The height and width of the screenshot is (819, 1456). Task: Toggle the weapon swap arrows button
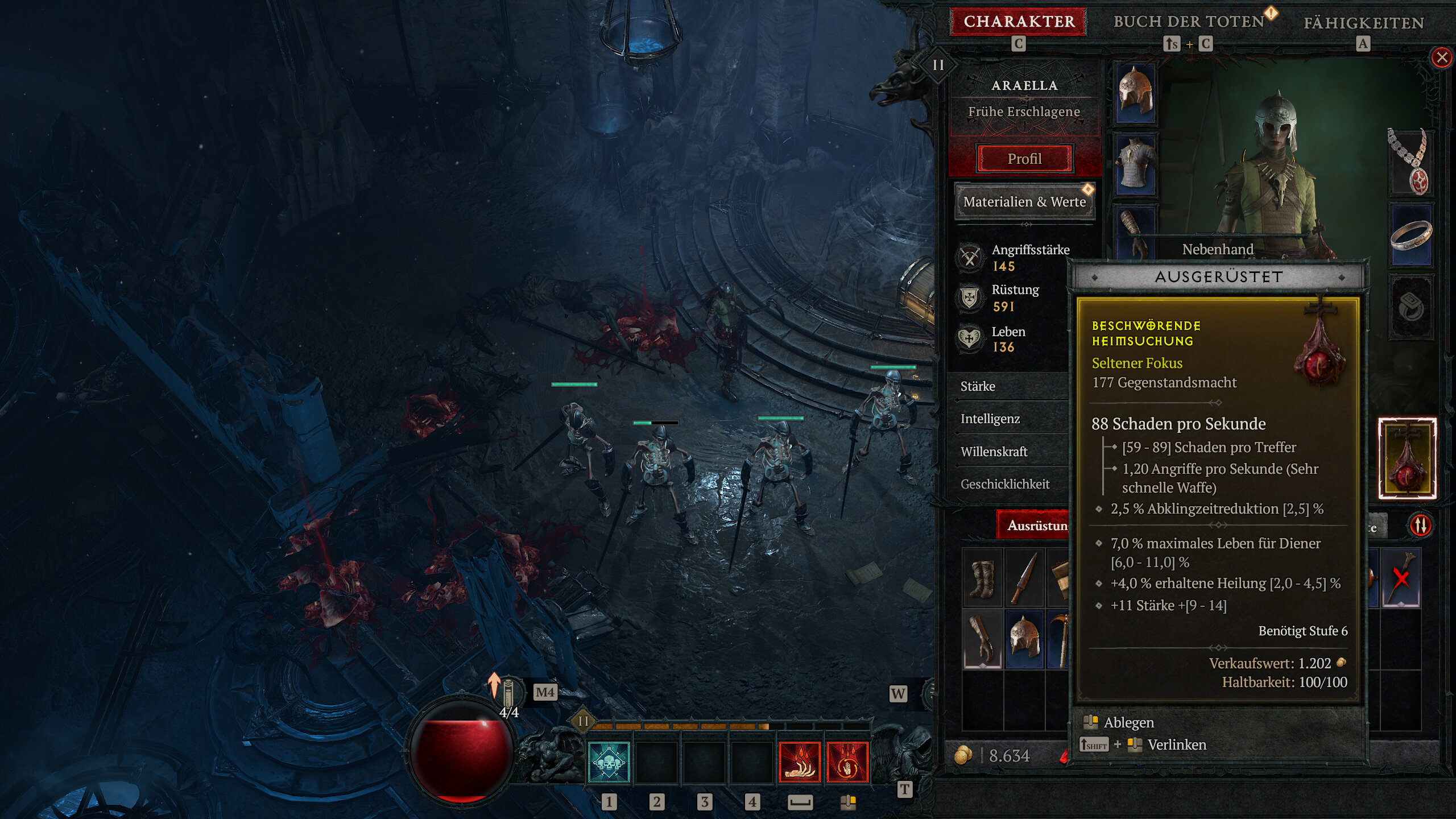pyautogui.click(x=1420, y=525)
